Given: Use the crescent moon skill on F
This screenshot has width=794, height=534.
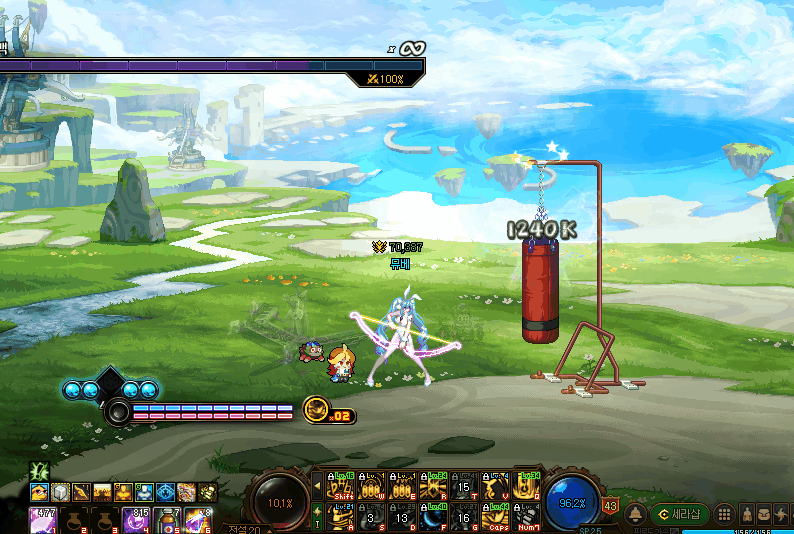Looking at the screenshot, I should 434,516.
